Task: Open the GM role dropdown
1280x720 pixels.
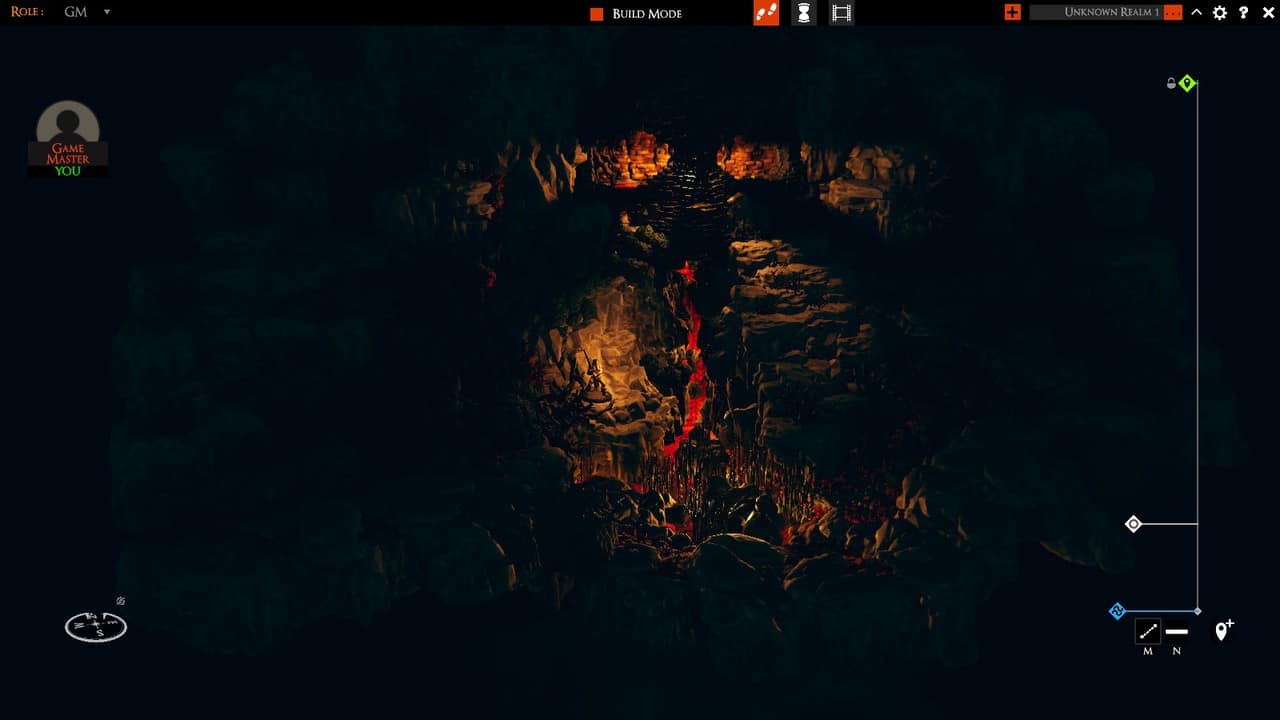Action: coord(107,13)
